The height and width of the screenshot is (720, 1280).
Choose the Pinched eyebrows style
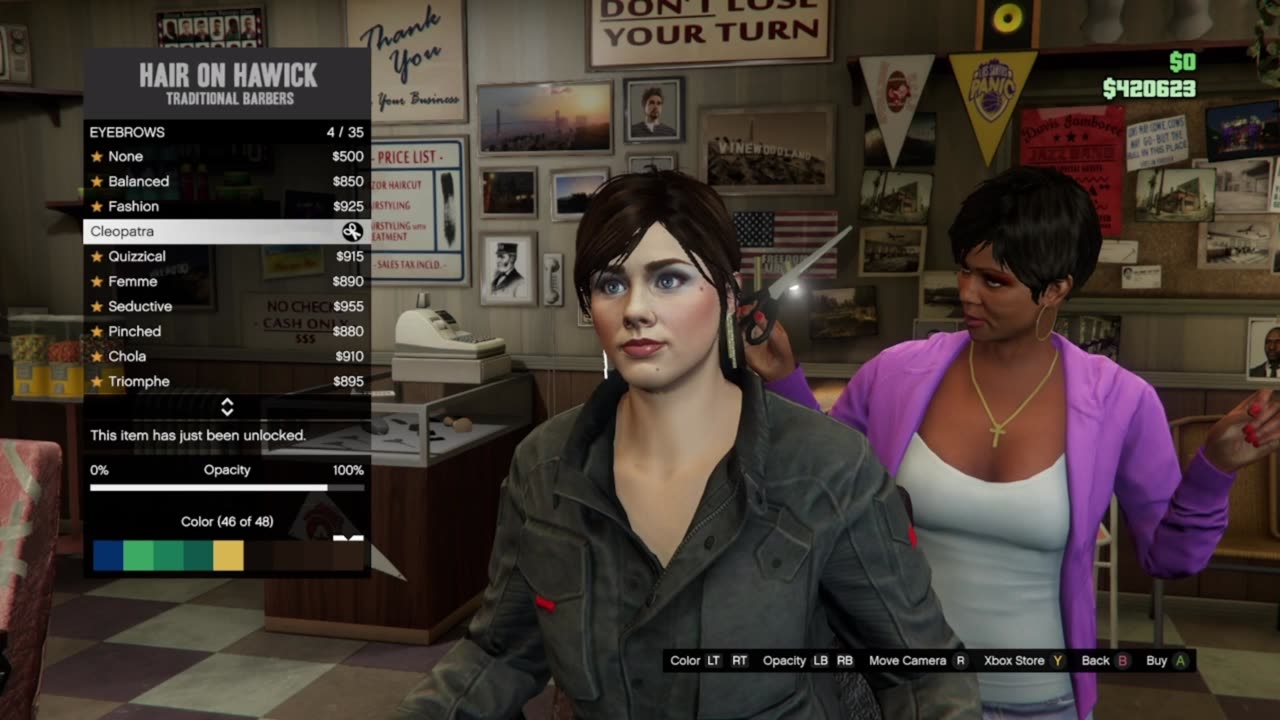[x=226, y=331]
